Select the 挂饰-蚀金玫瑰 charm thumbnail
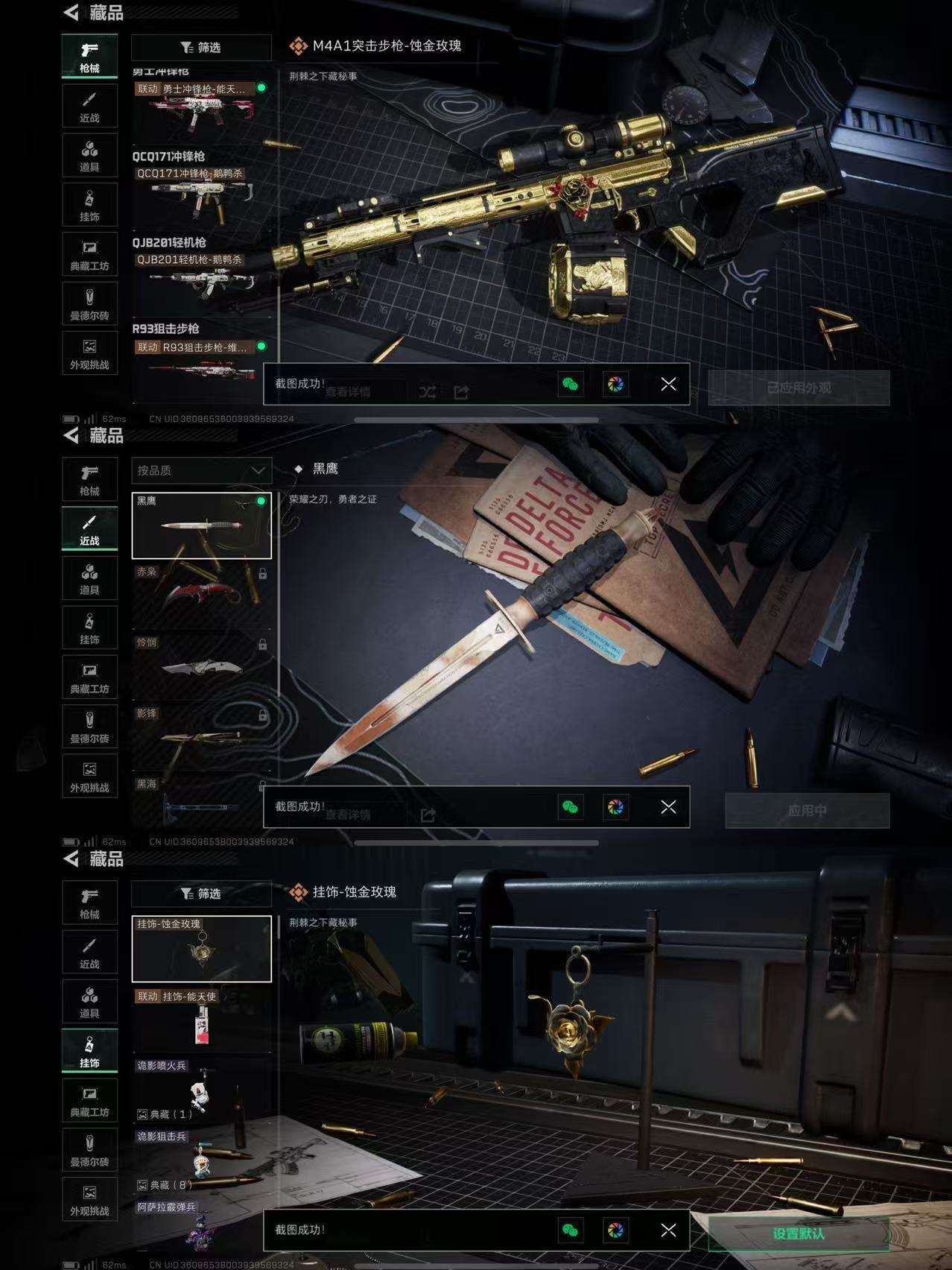This screenshot has width=952, height=1270. pos(201,949)
